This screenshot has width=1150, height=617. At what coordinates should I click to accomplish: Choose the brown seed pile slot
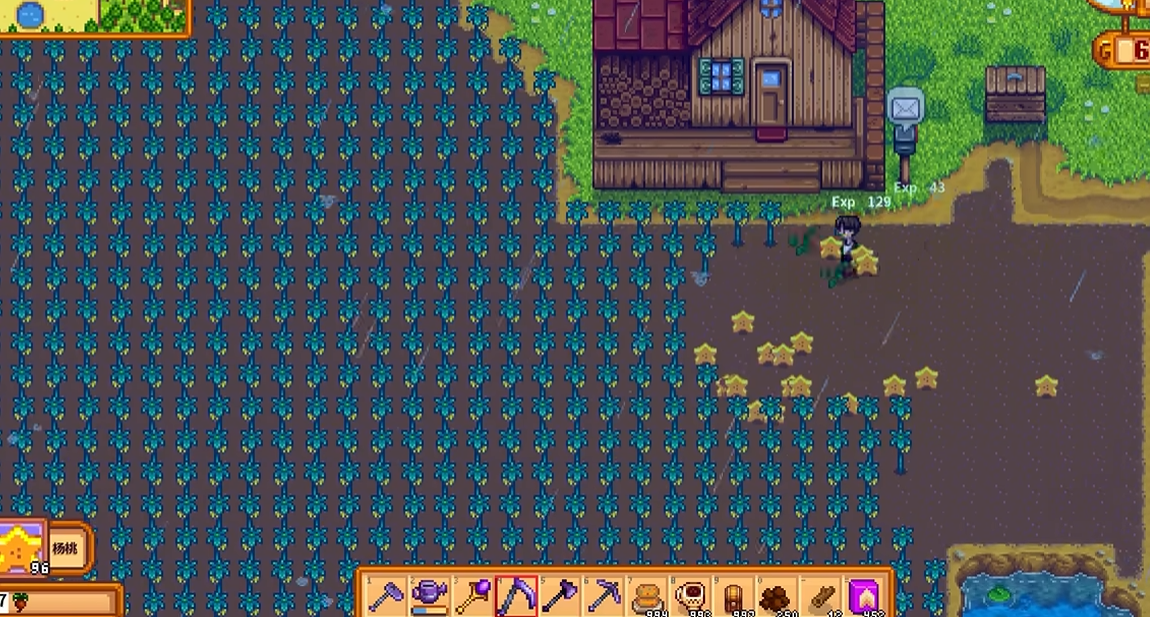point(777,596)
